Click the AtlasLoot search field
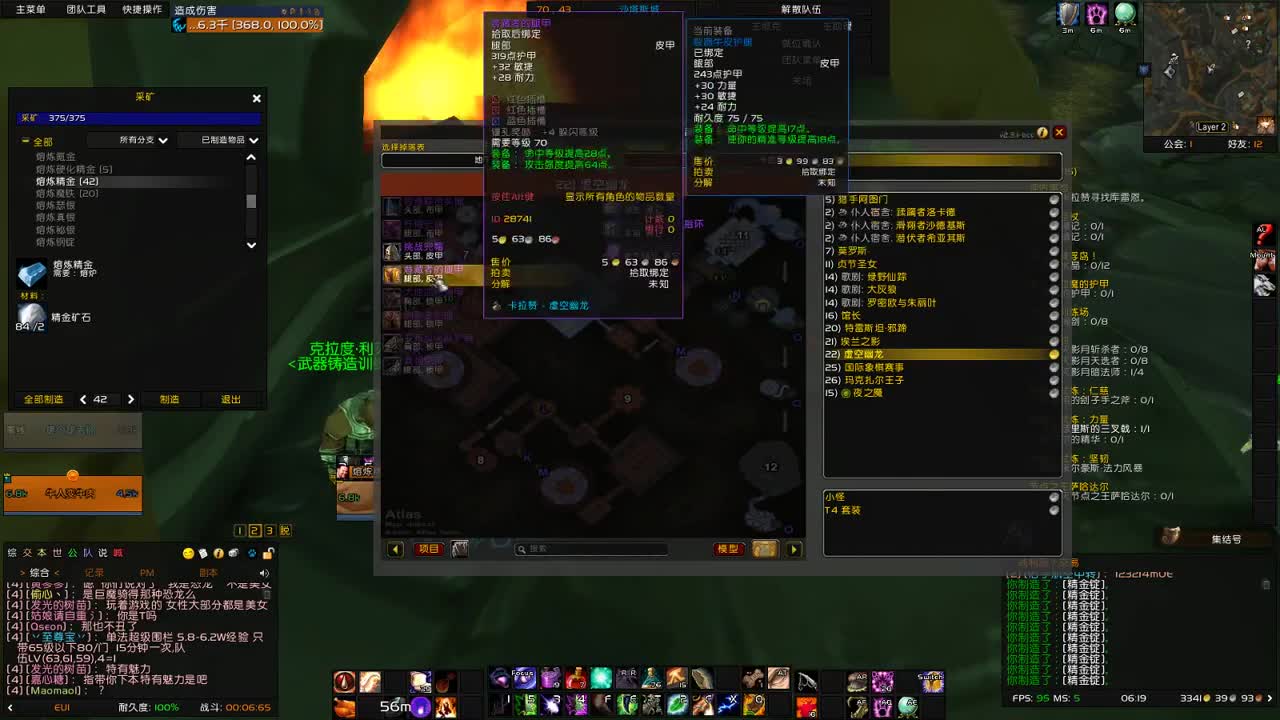The height and width of the screenshot is (720, 1280). (590, 550)
